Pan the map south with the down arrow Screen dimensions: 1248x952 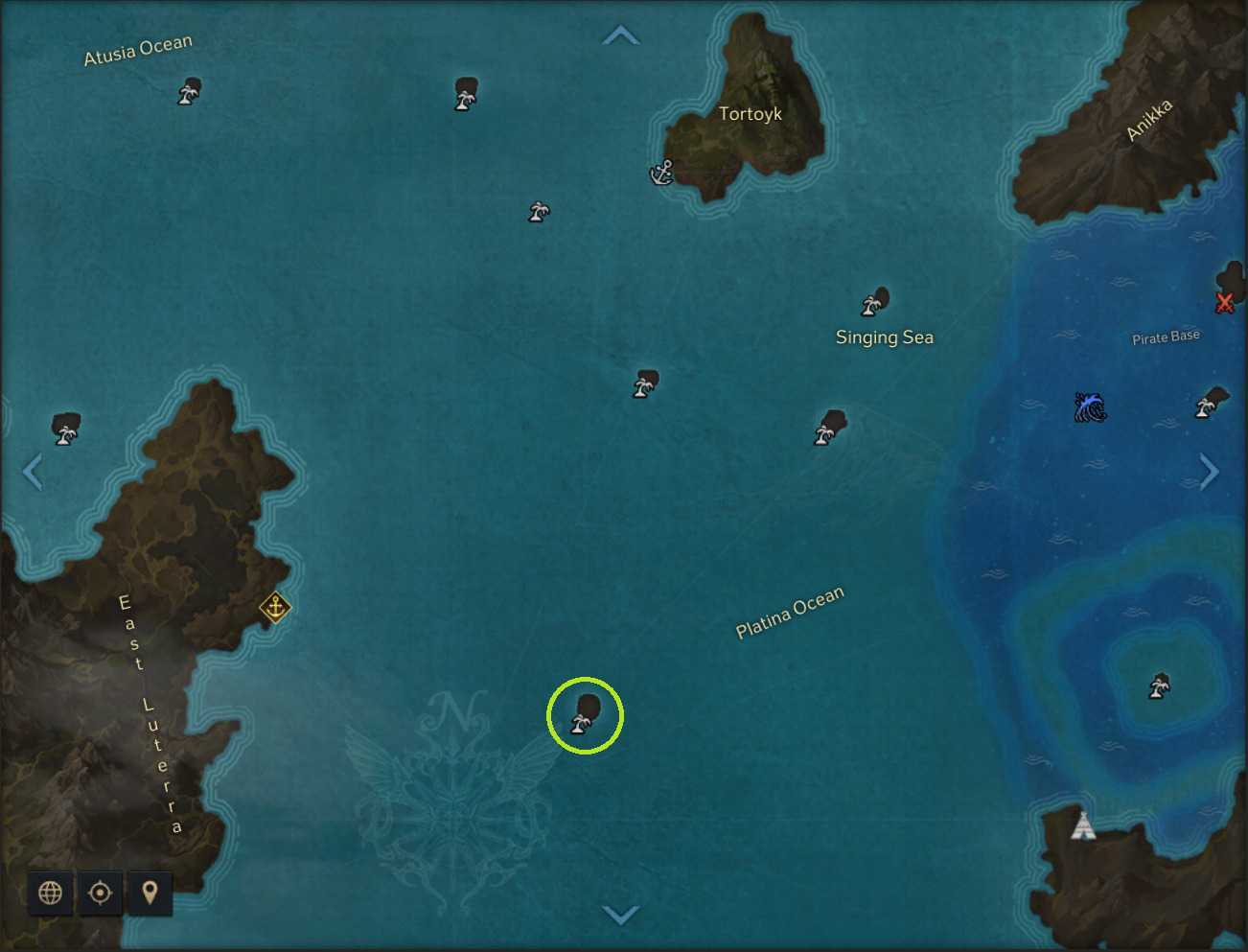(620, 915)
